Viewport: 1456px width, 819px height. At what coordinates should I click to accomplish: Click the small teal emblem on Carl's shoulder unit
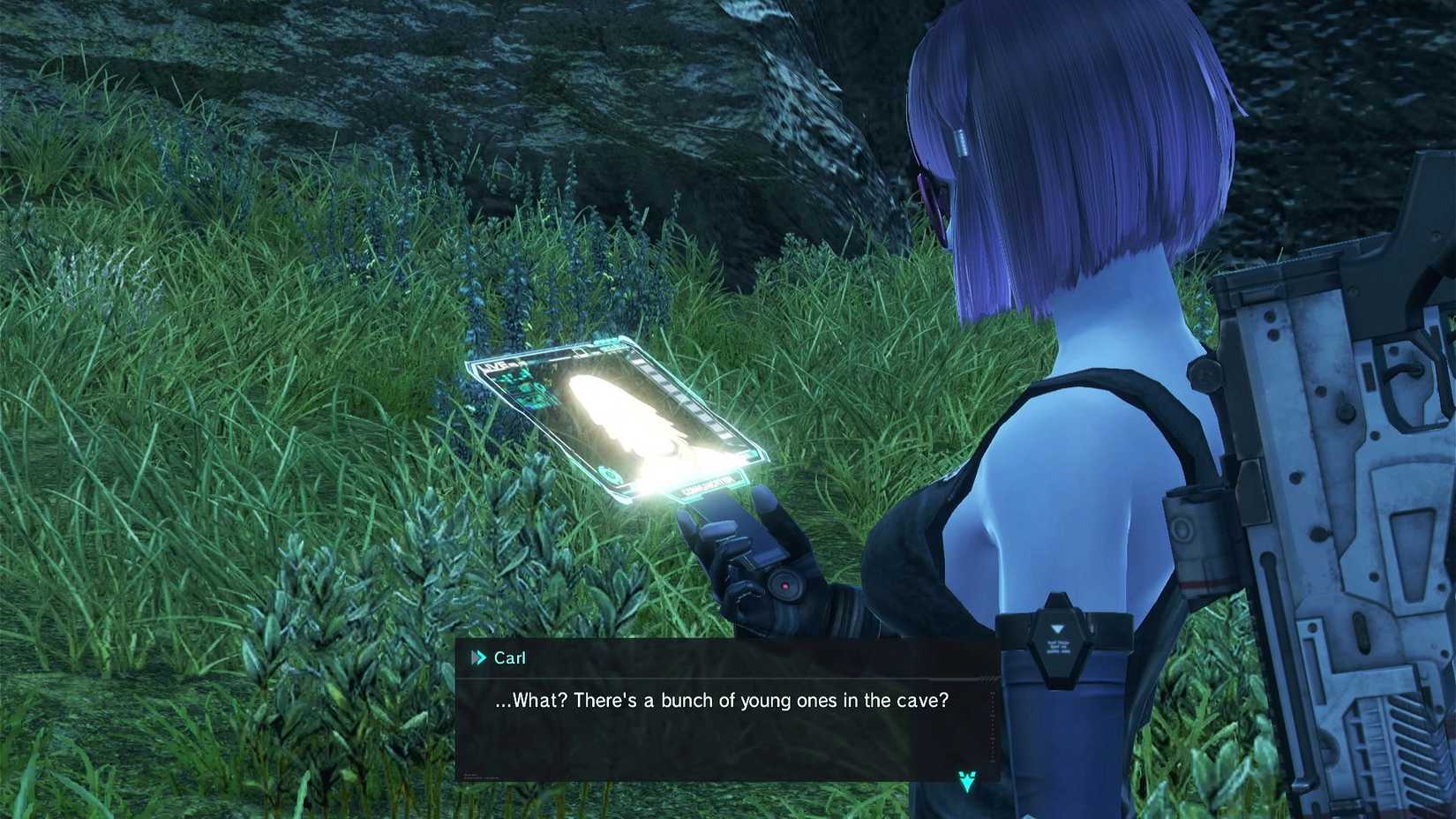pyautogui.click(x=1057, y=627)
